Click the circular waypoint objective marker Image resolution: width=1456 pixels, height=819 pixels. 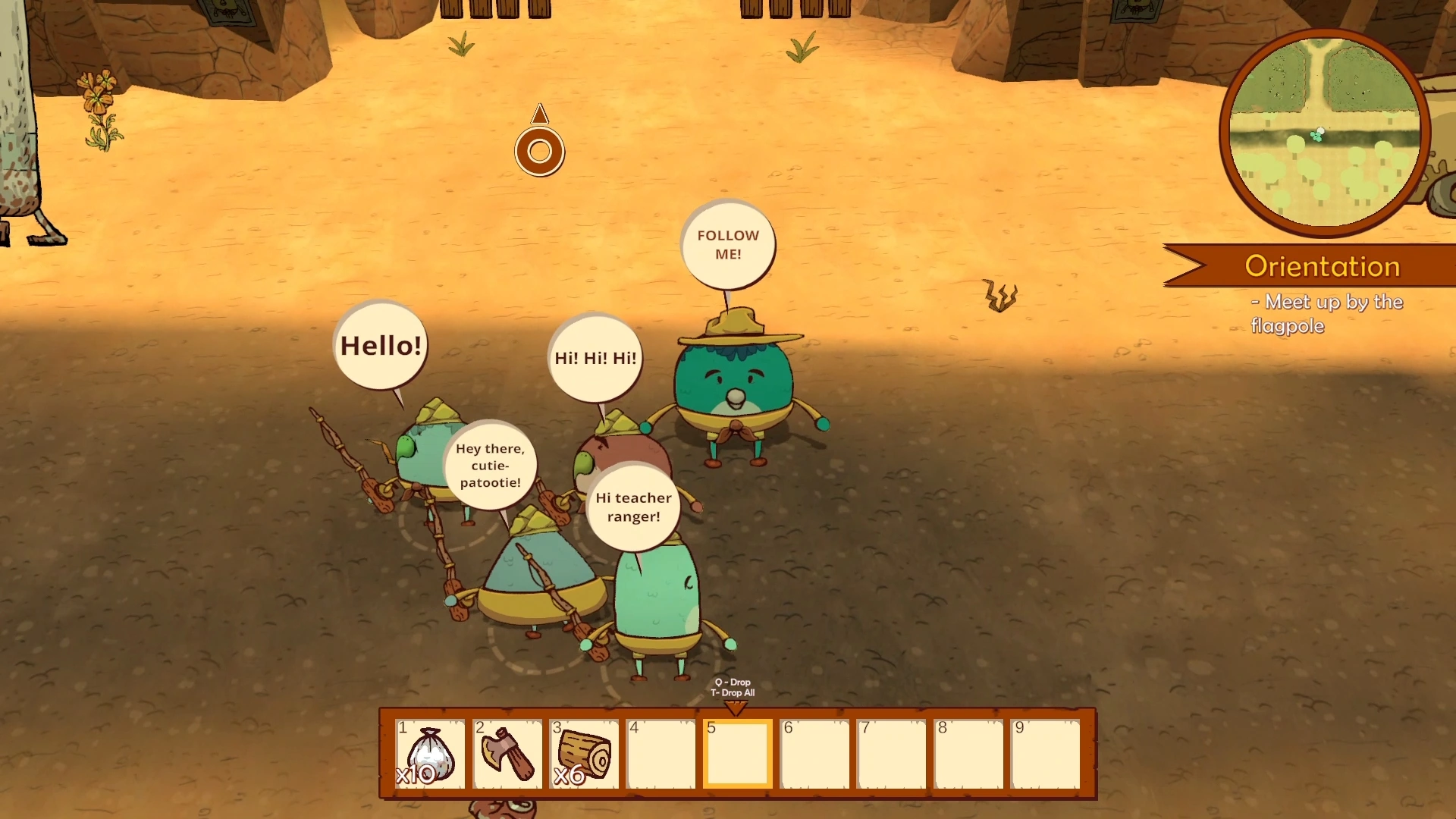click(x=539, y=151)
